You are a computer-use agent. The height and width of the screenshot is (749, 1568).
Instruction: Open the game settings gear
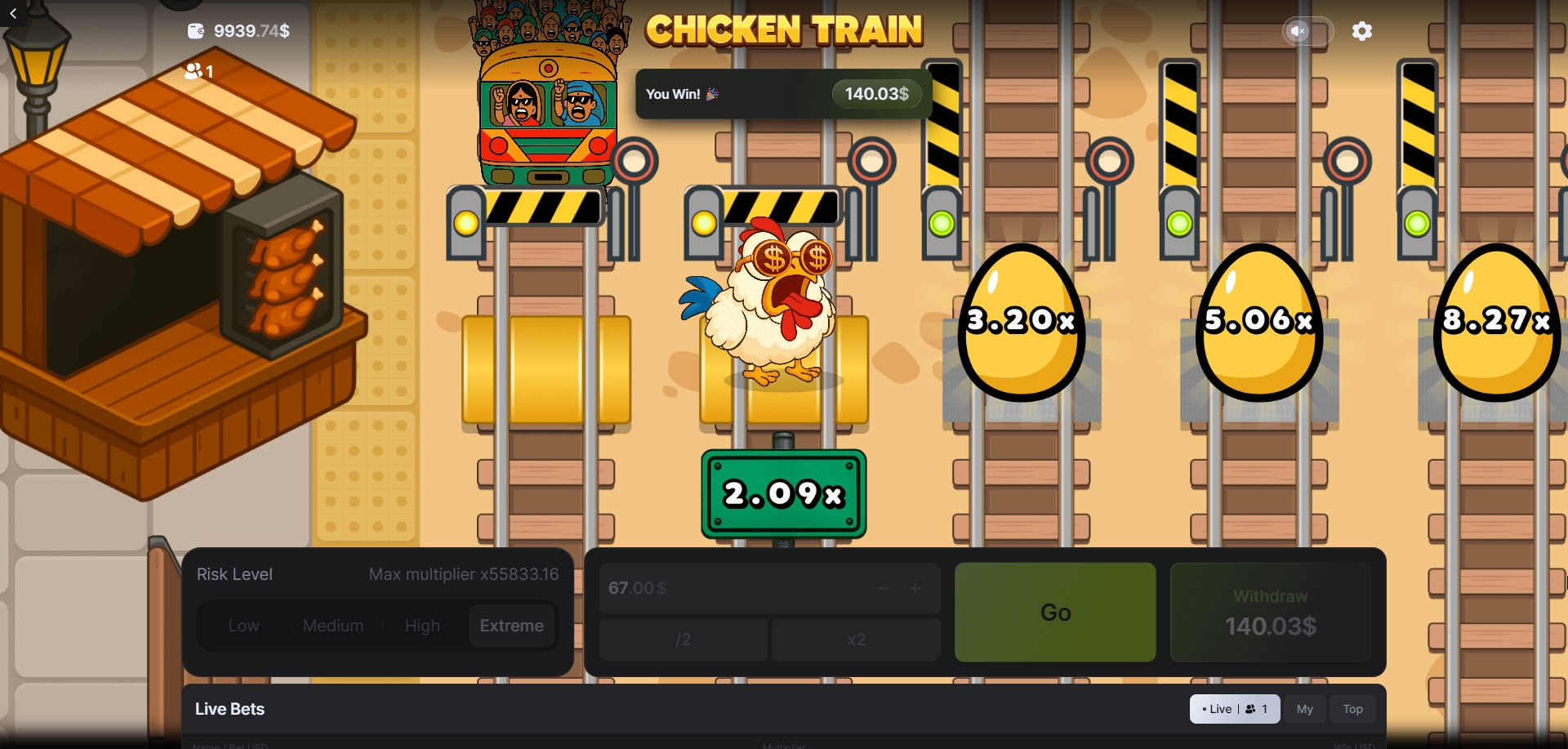point(1362,31)
